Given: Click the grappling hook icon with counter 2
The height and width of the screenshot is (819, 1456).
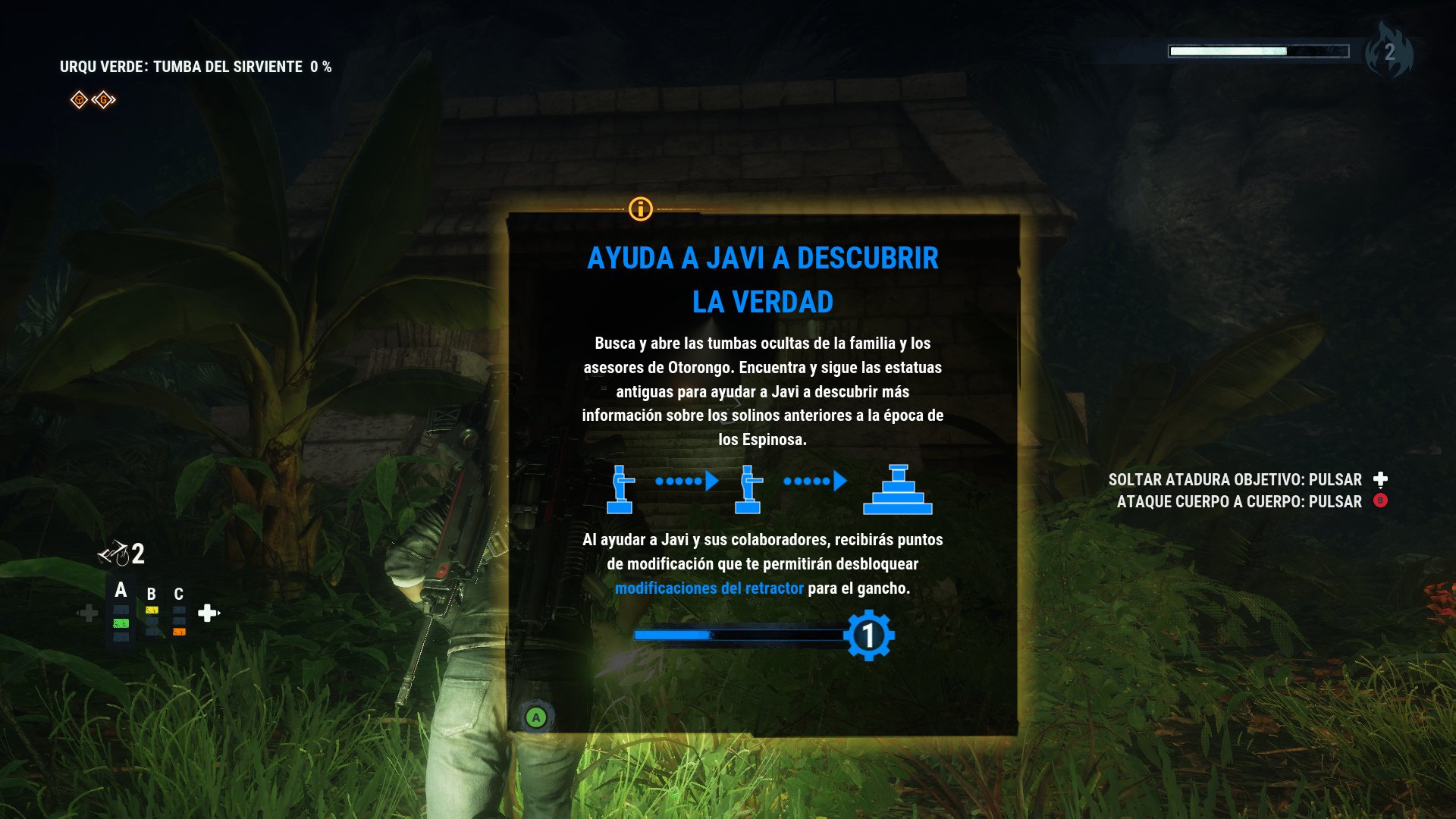Looking at the screenshot, I should pyautogui.click(x=115, y=553).
